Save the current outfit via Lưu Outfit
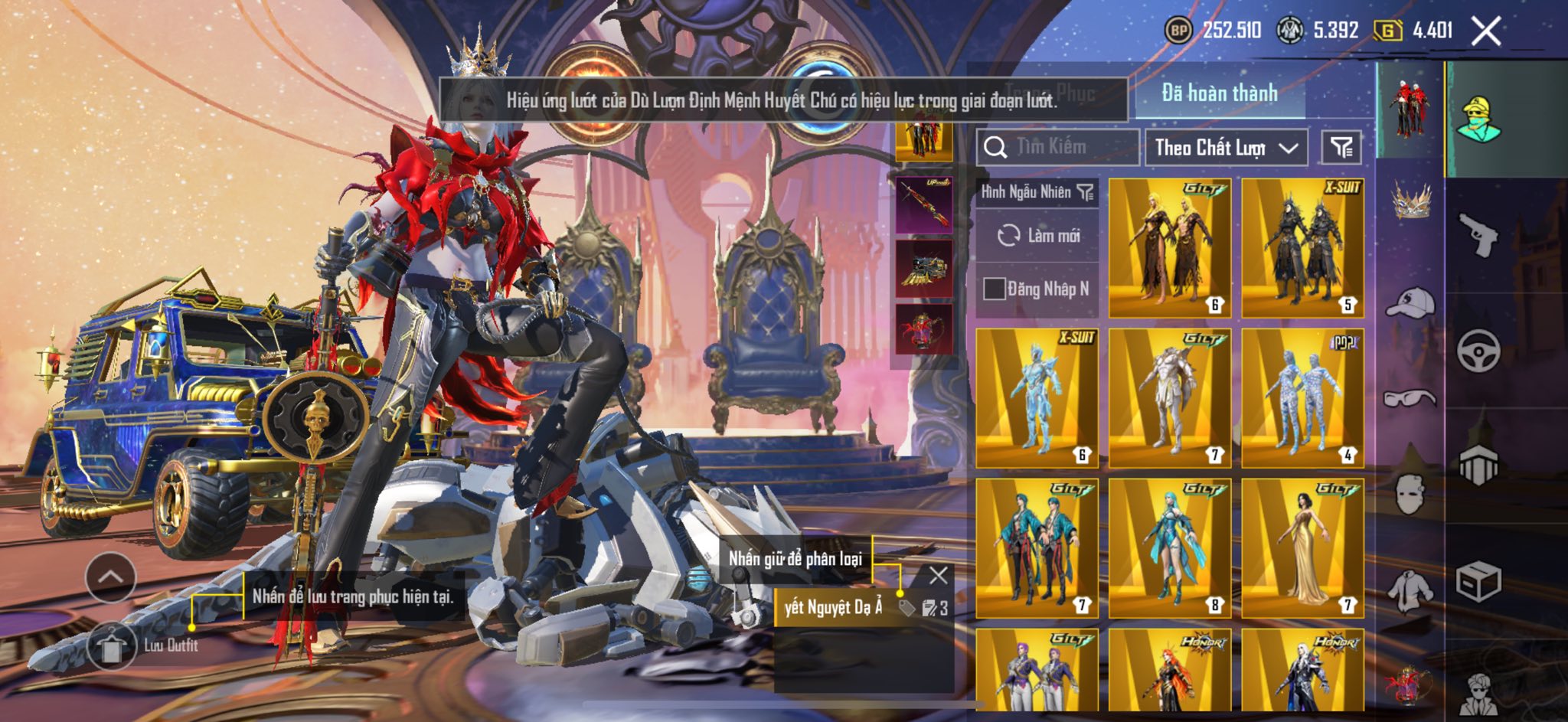 coord(112,645)
